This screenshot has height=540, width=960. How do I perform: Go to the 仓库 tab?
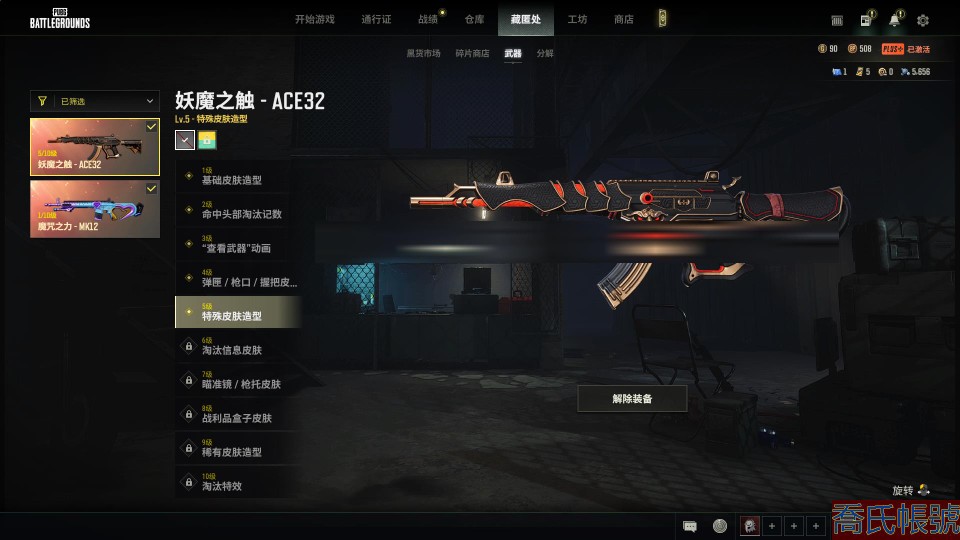[x=474, y=19]
